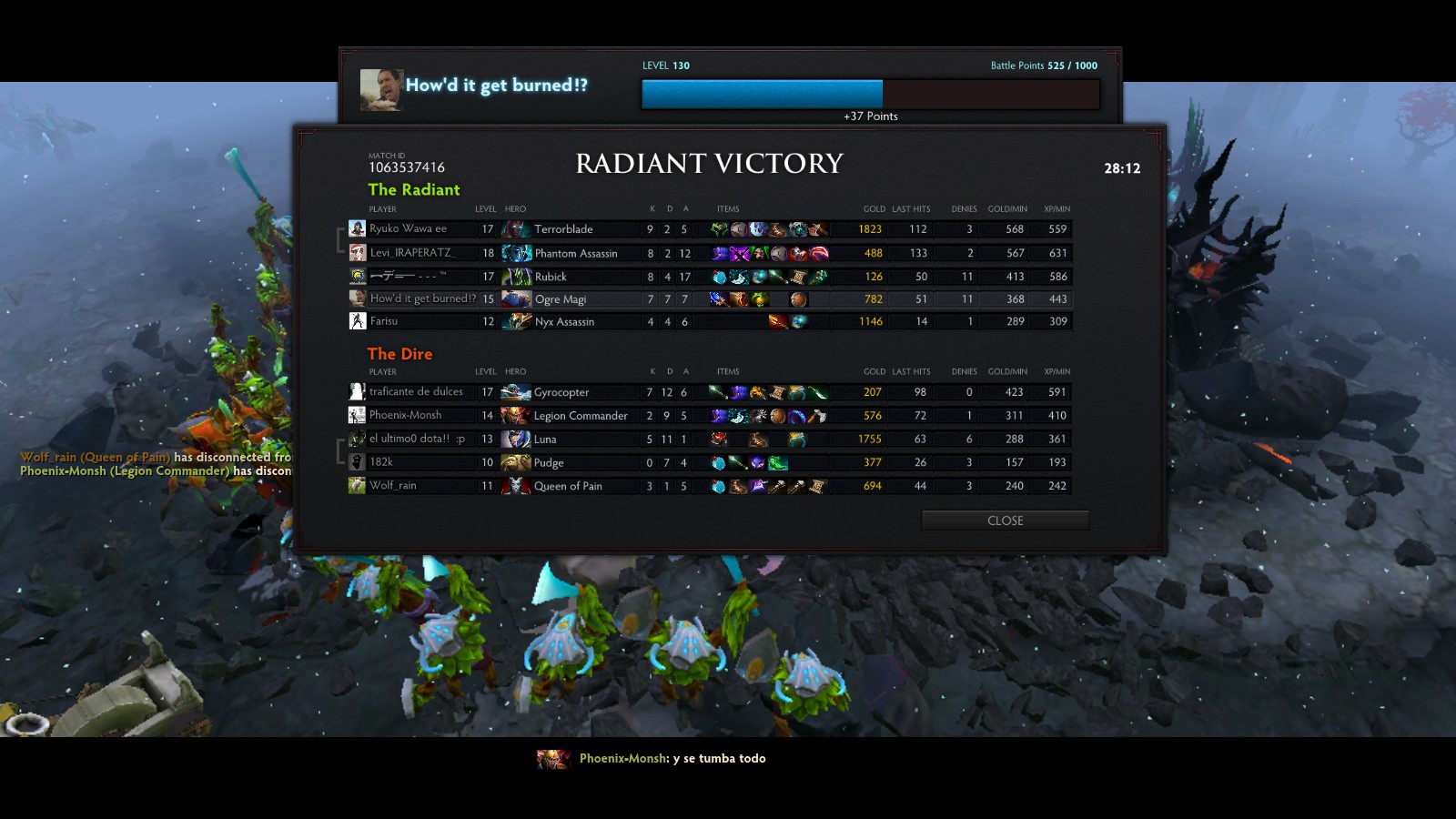Click the Legion Commander hero portrait
The image size is (1456, 819).
tap(516, 416)
